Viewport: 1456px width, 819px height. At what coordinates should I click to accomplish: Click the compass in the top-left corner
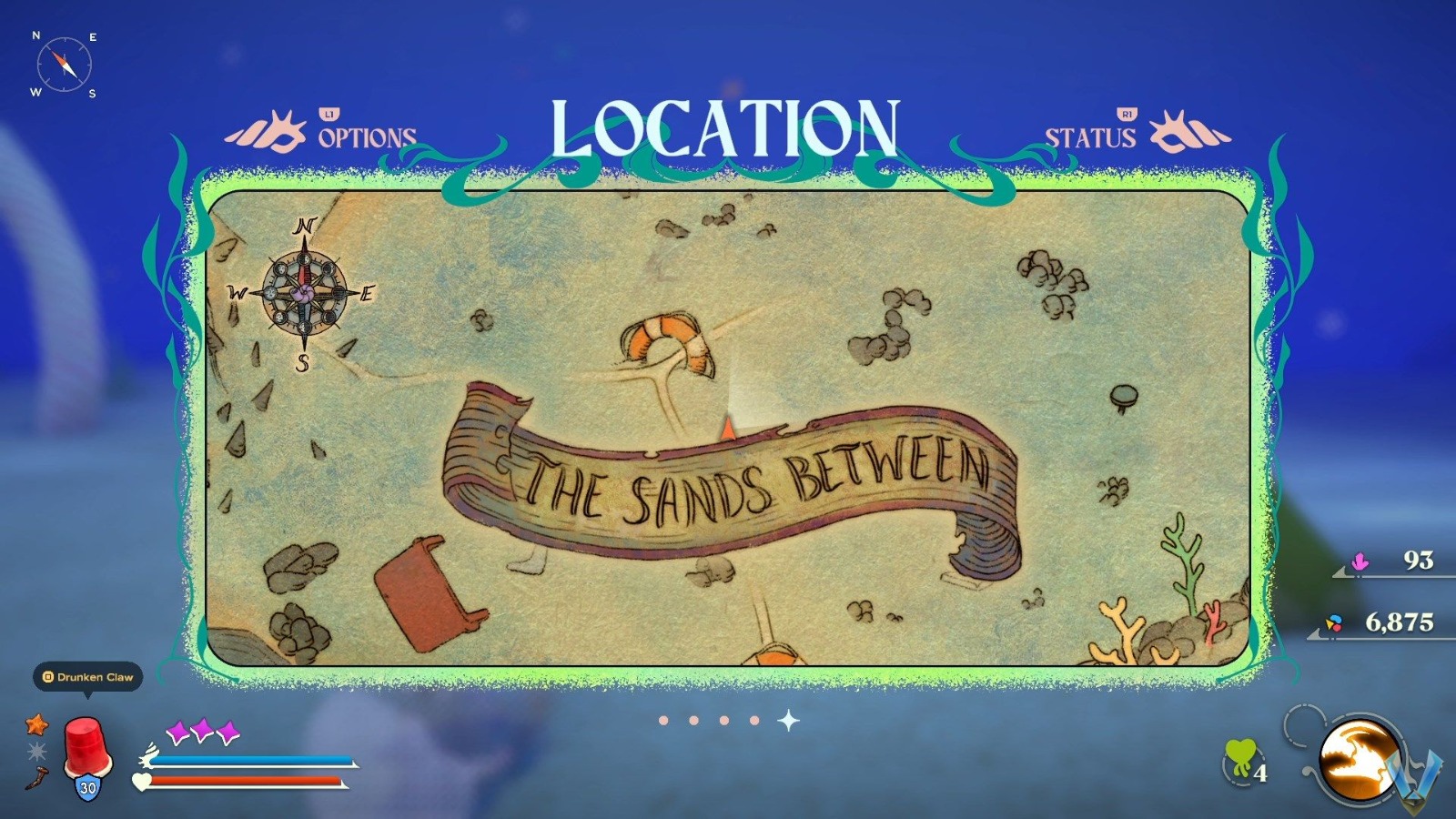click(x=64, y=64)
